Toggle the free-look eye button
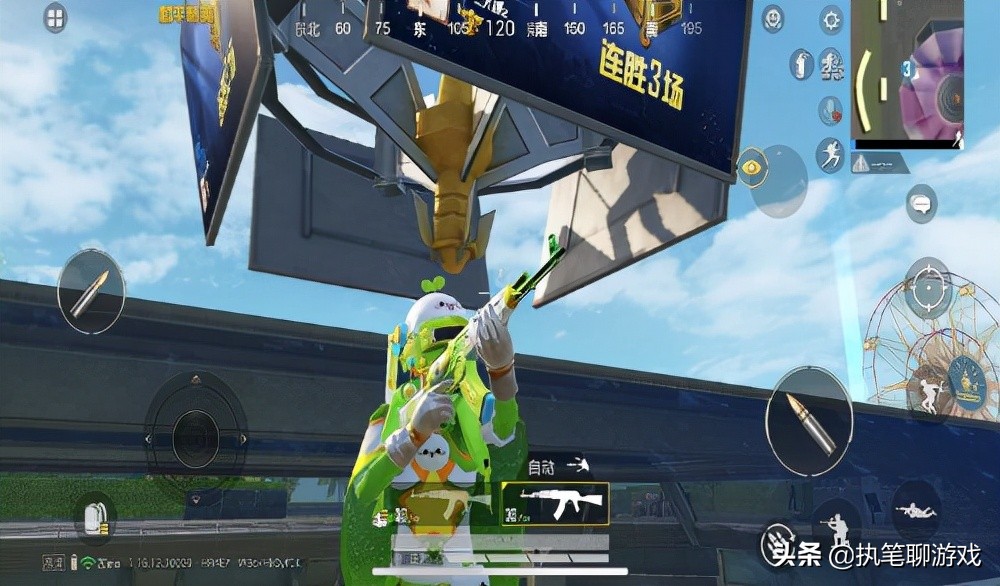The image size is (1000, 586). pos(751,165)
